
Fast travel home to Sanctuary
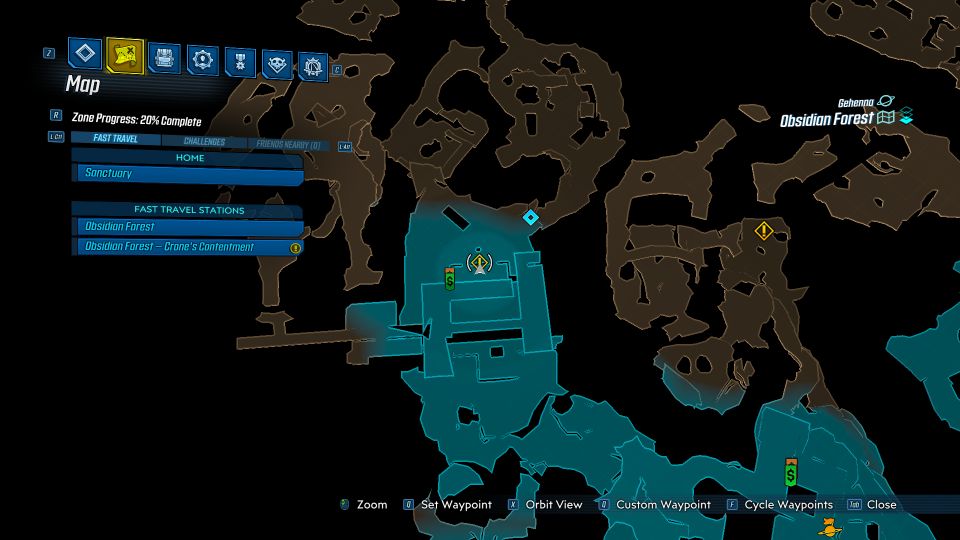(189, 174)
